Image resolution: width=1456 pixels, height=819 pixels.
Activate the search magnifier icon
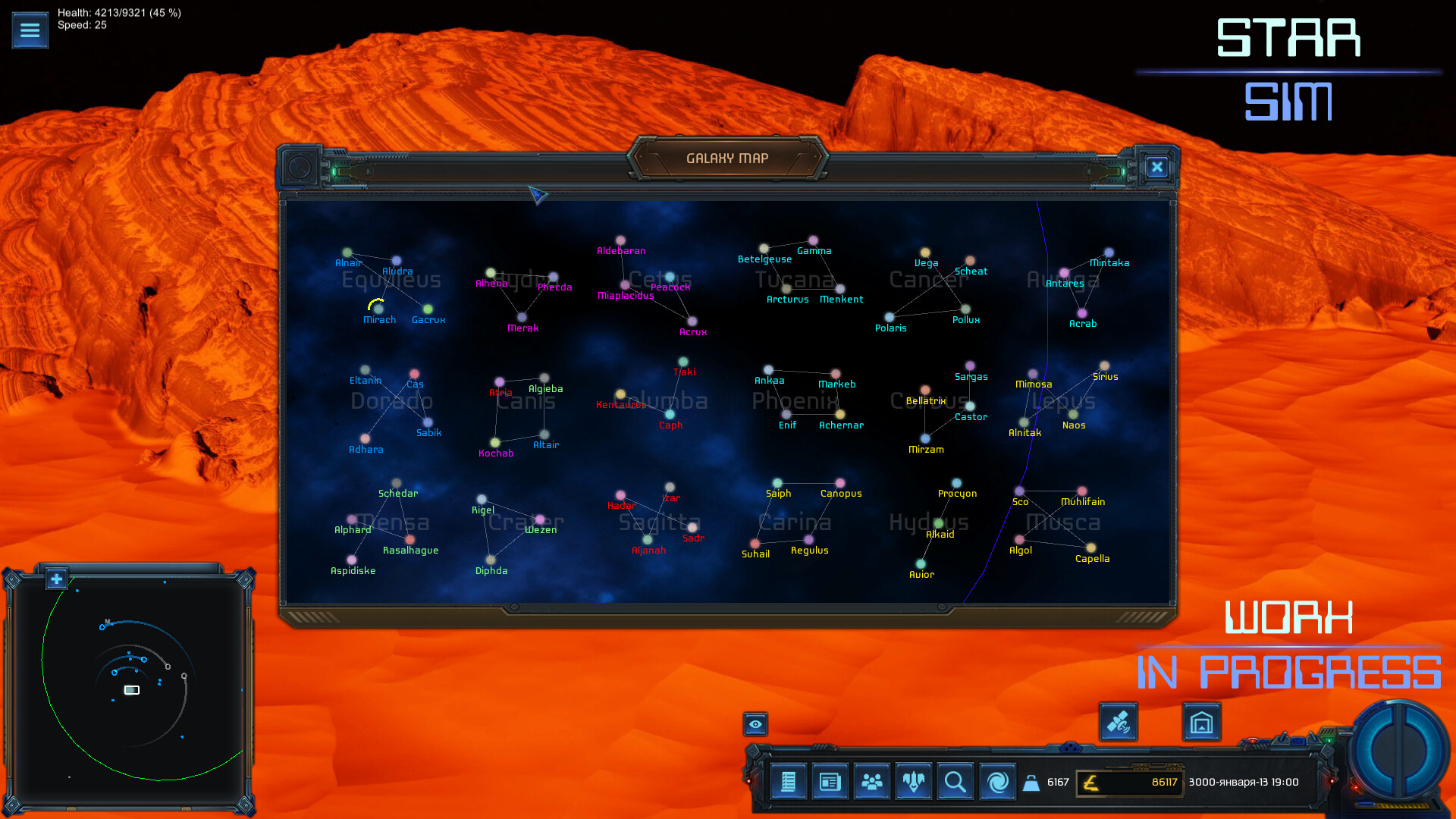pyautogui.click(x=955, y=782)
